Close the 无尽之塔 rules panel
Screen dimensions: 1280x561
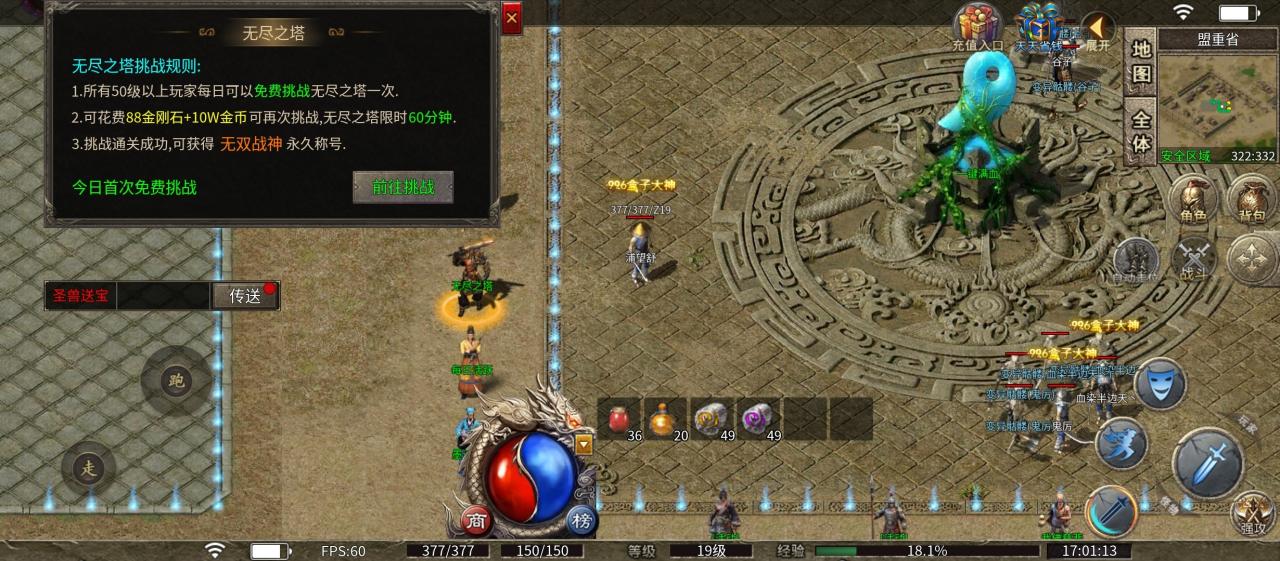(x=512, y=18)
